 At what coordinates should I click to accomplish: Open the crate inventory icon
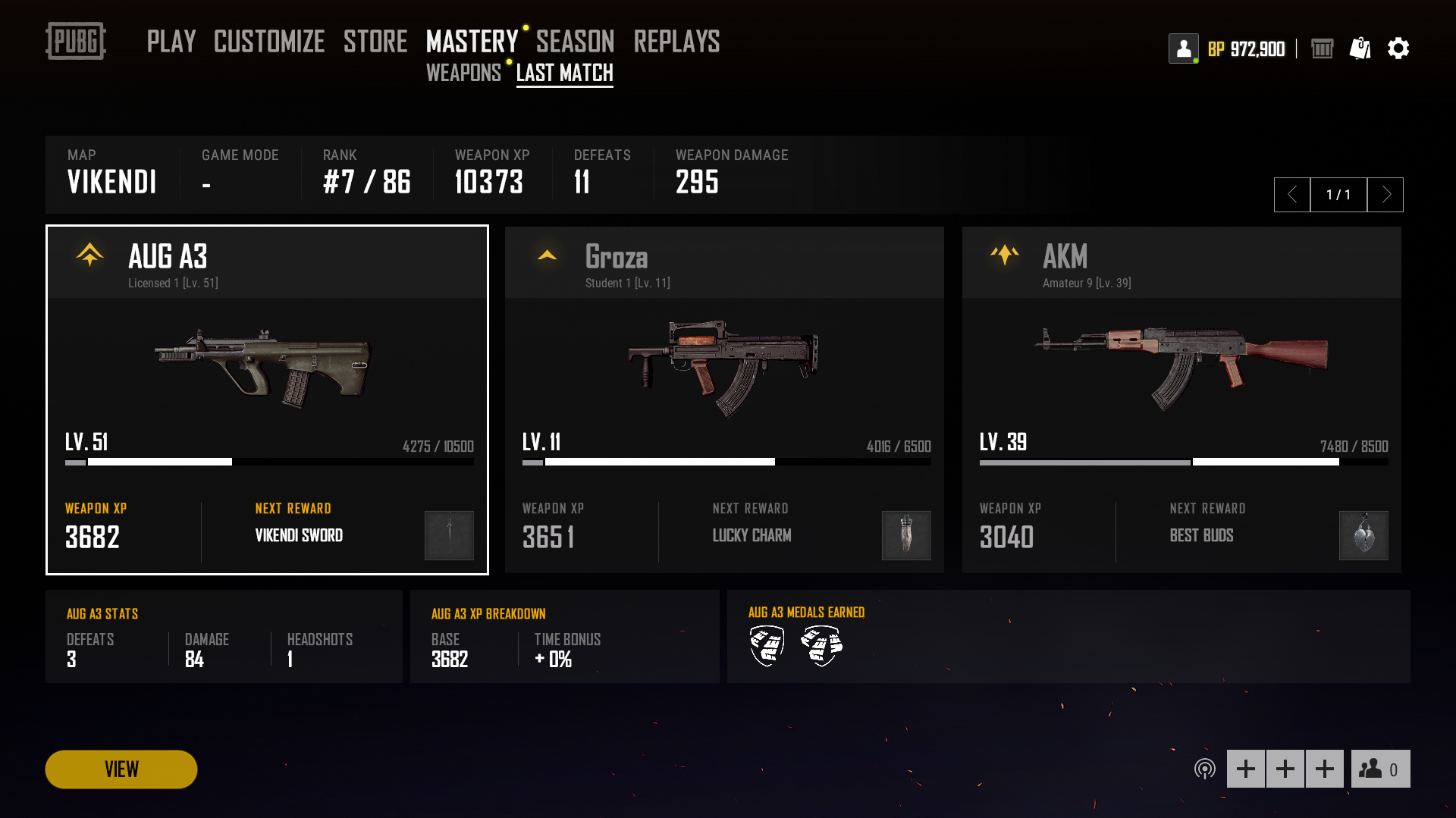[x=1322, y=49]
